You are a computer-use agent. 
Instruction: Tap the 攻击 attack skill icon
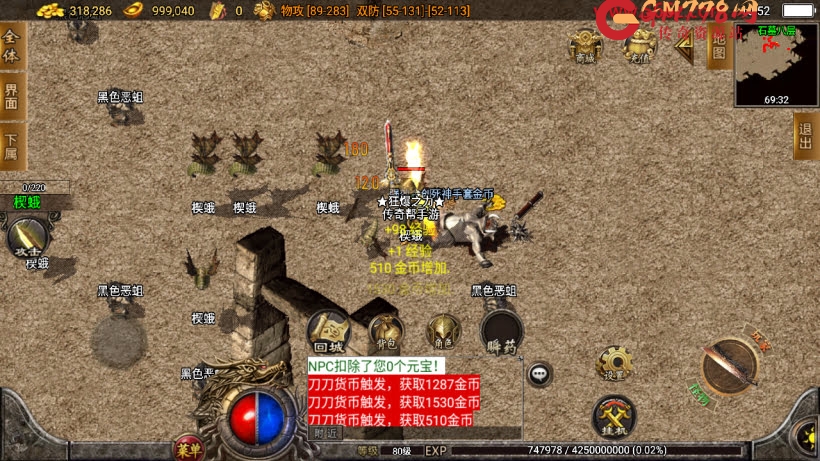[27, 238]
